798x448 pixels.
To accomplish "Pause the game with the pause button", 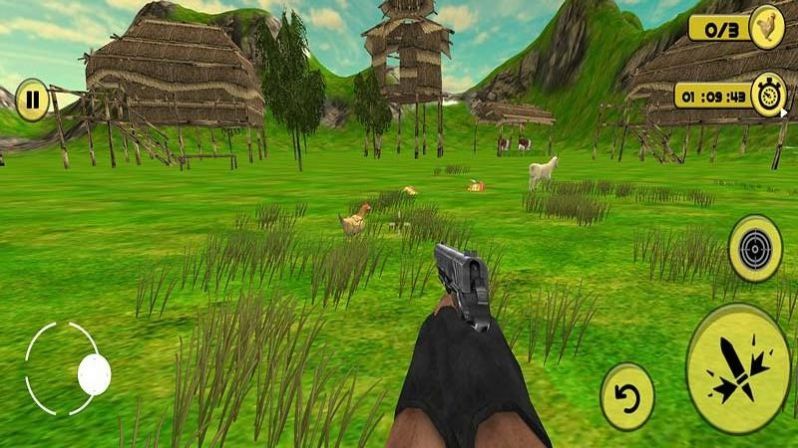I will 33,100.
